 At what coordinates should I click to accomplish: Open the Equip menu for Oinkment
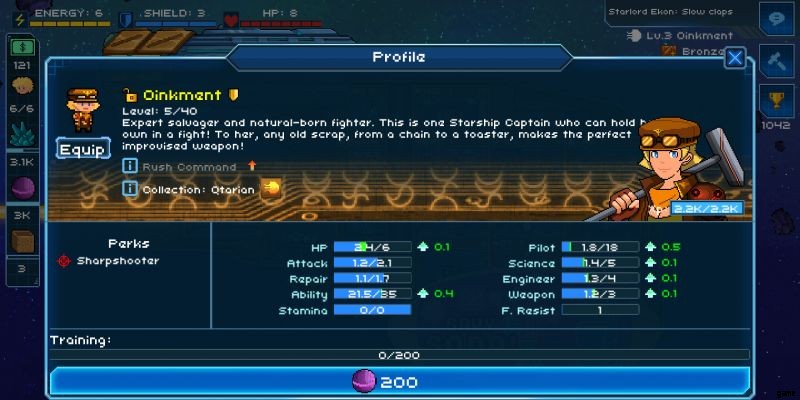(82, 149)
